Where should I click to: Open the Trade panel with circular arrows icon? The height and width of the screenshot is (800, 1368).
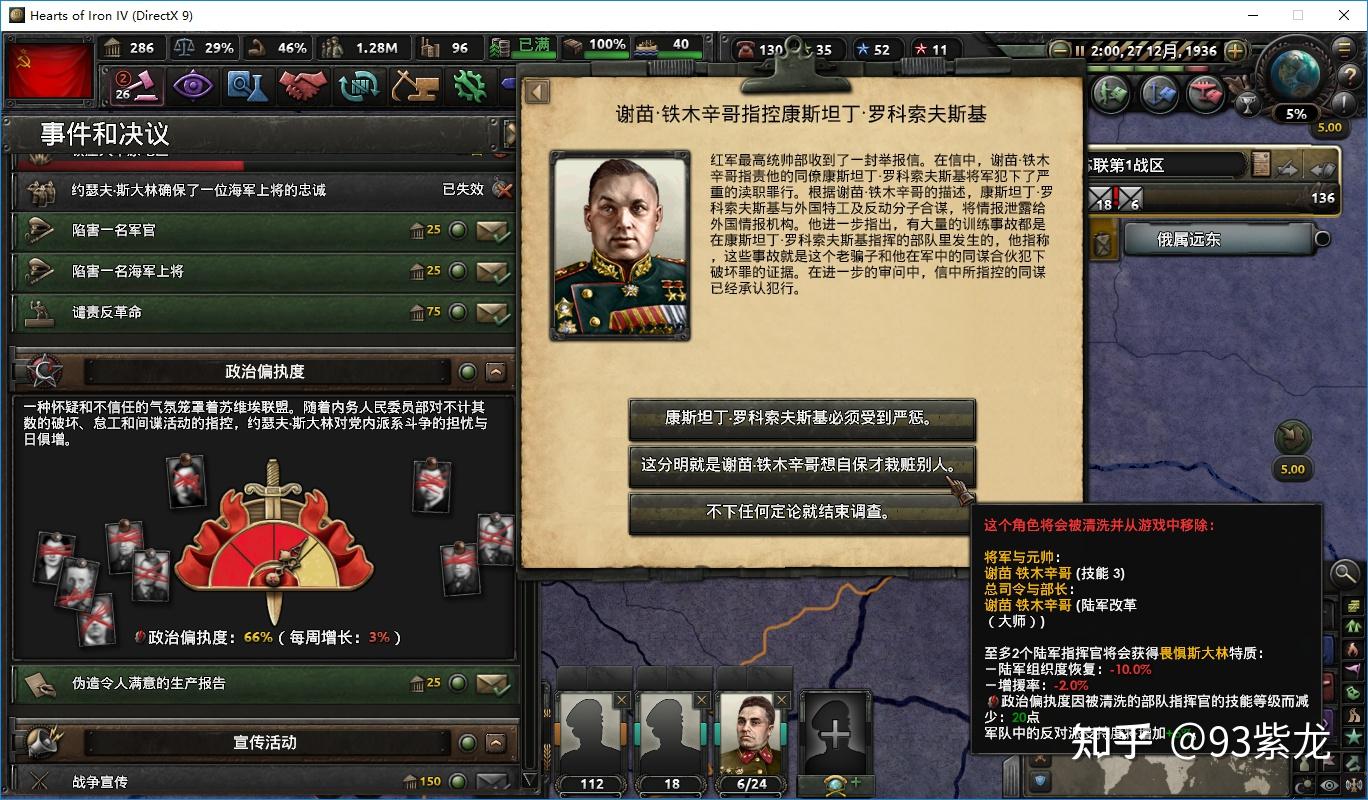(x=358, y=87)
